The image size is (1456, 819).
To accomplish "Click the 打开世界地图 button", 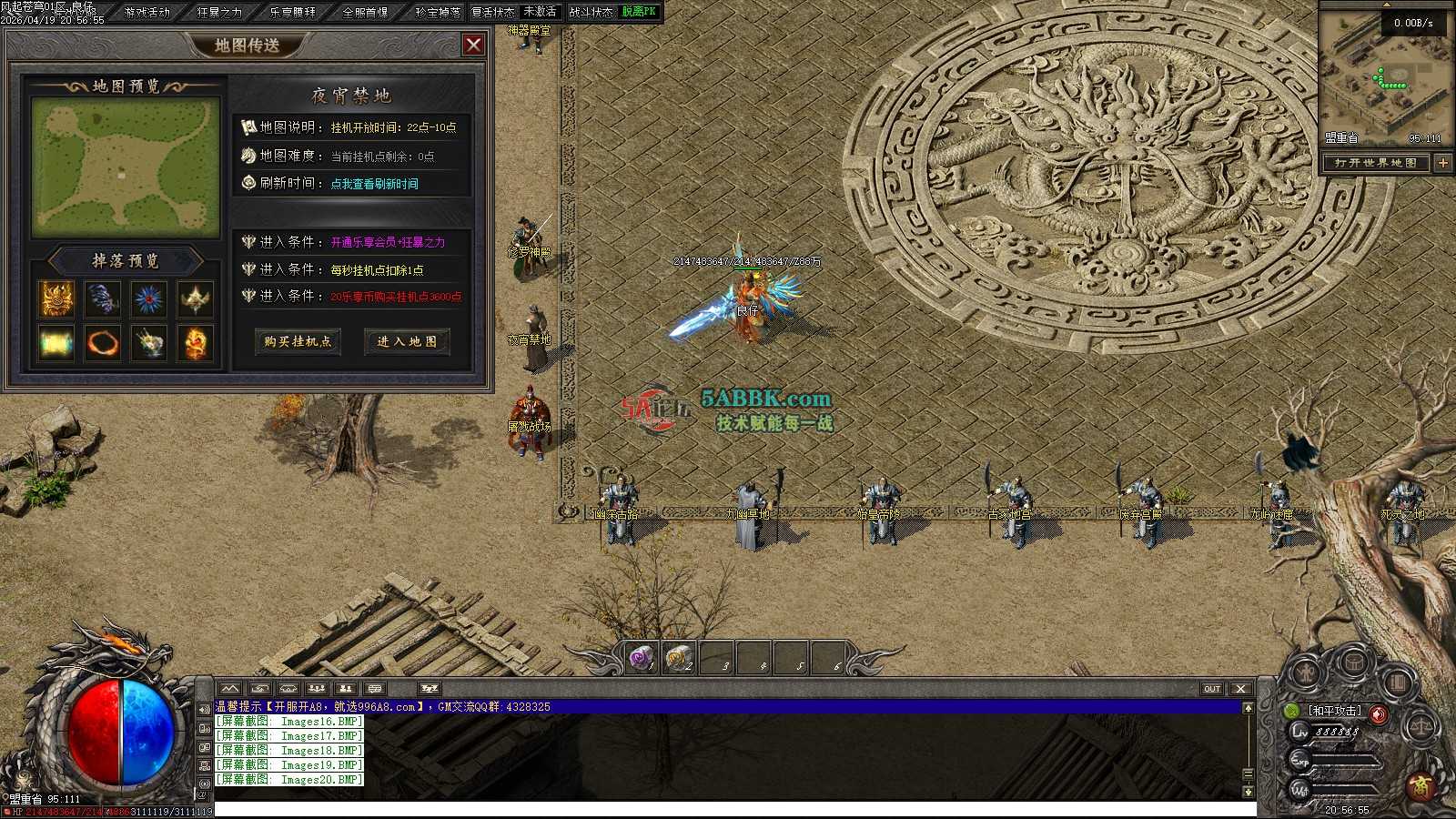I will tap(1375, 163).
